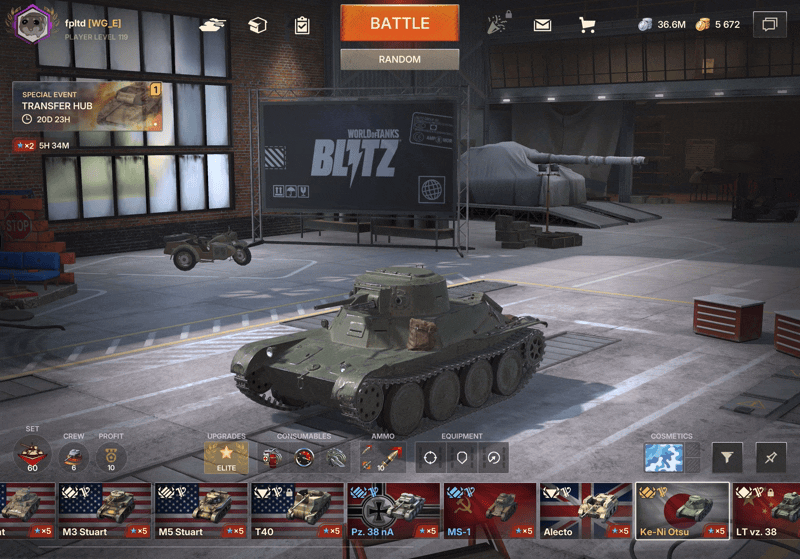Open the gold currency balance

click(719, 24)
